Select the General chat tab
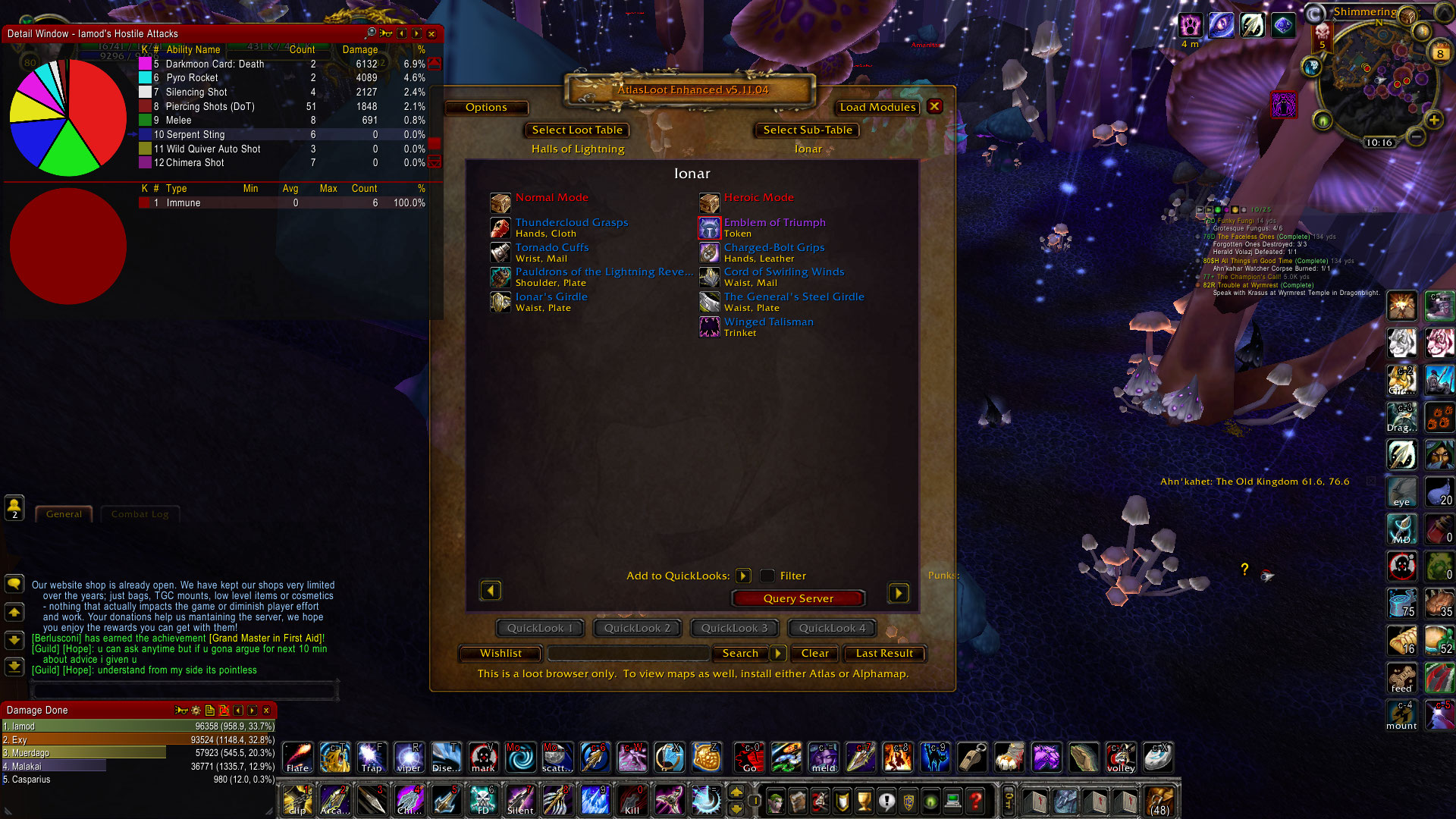The image size is (1456, 819). click(x=64, y=513)
